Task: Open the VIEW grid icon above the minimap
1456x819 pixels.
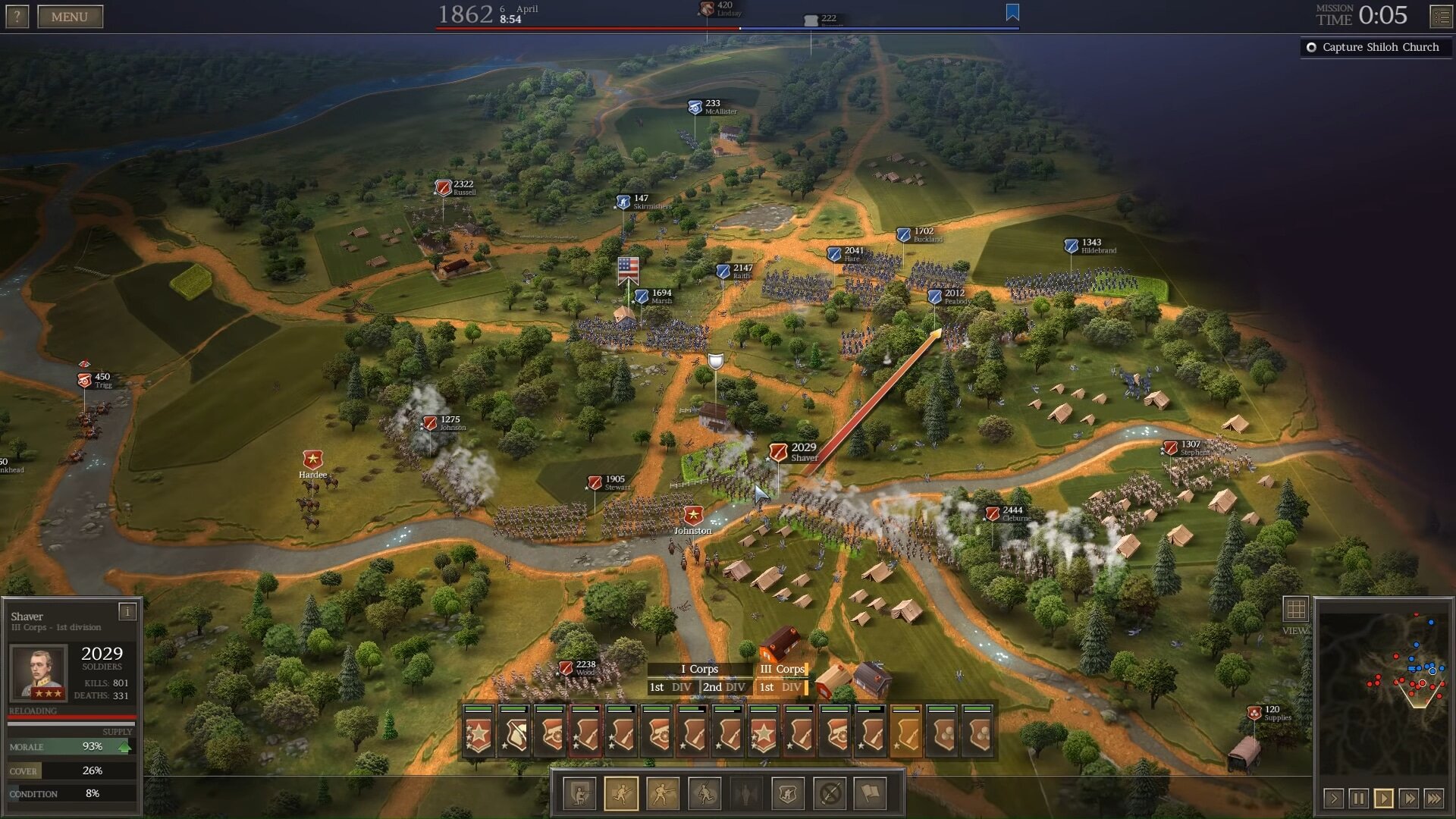Action: click(x=1294, y=607)
